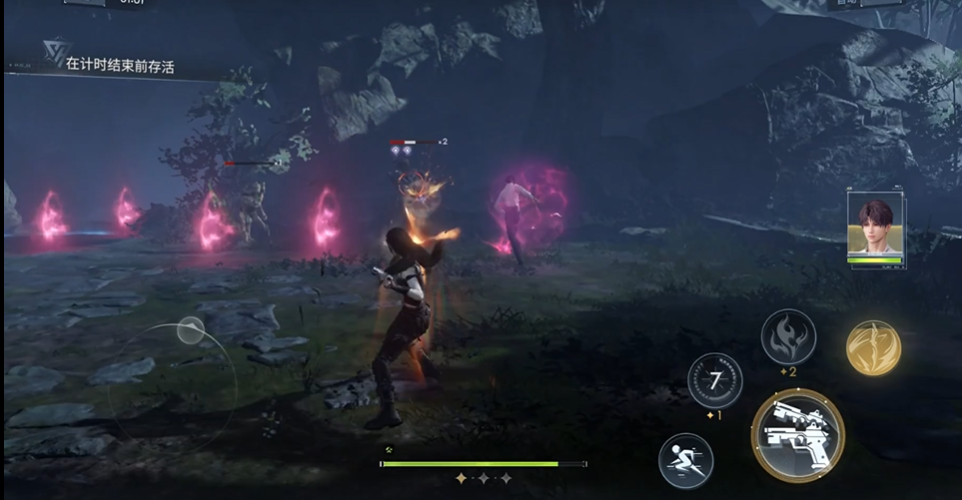Activate the skill showing number 7
962x500 pixels.
point(715,380)
